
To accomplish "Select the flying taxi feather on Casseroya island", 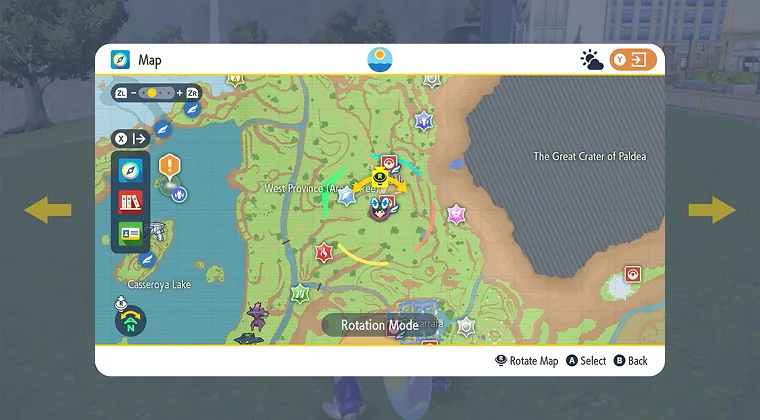I will (148, 259).
